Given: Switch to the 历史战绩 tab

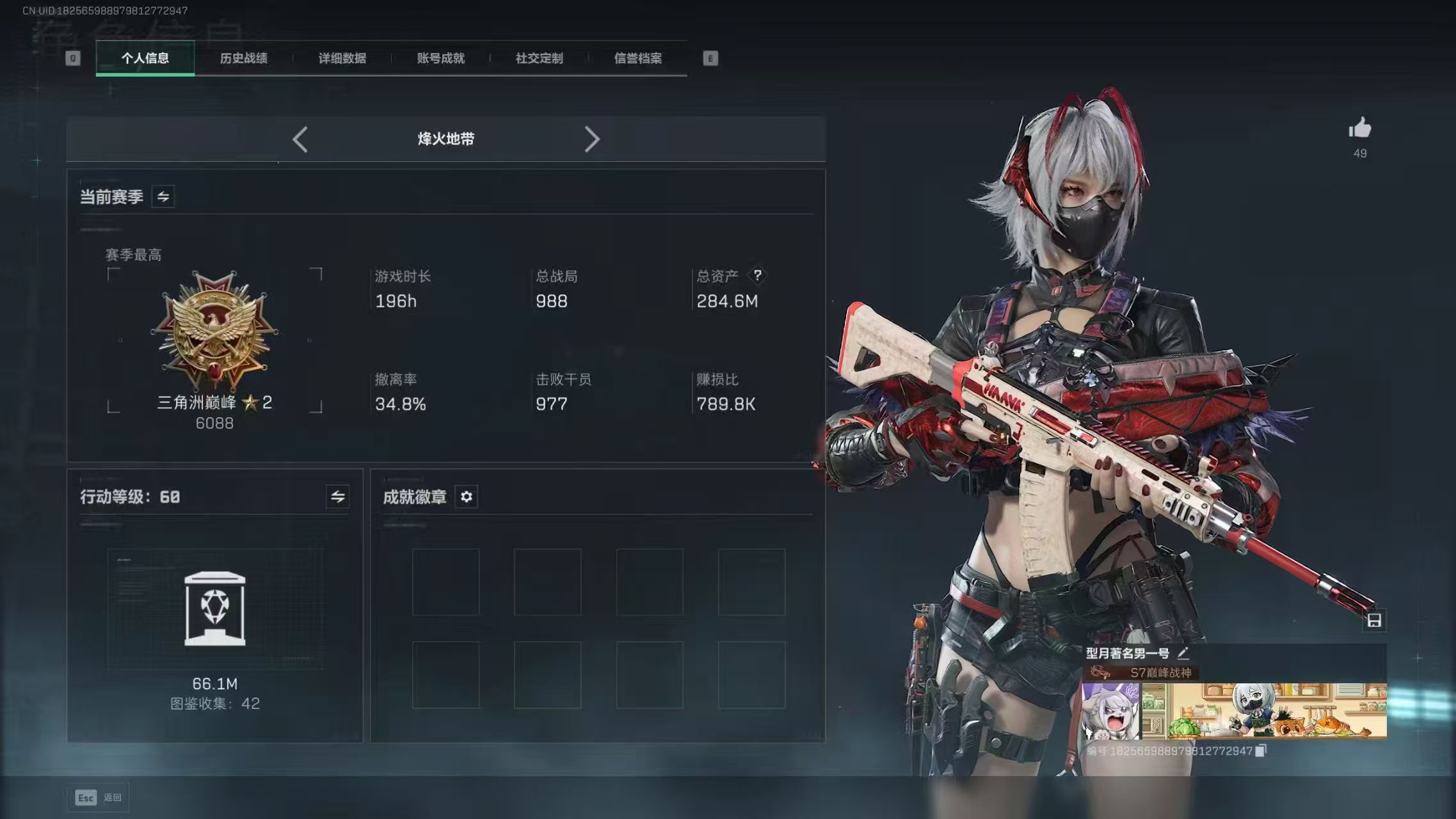Looking at the screenshot, I should pyautogui.click(x=244, y=58).
